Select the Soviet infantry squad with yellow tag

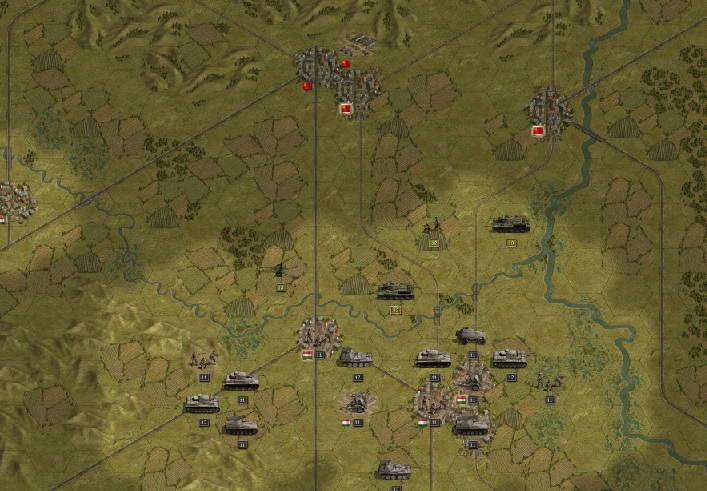[x=433, y=226]
